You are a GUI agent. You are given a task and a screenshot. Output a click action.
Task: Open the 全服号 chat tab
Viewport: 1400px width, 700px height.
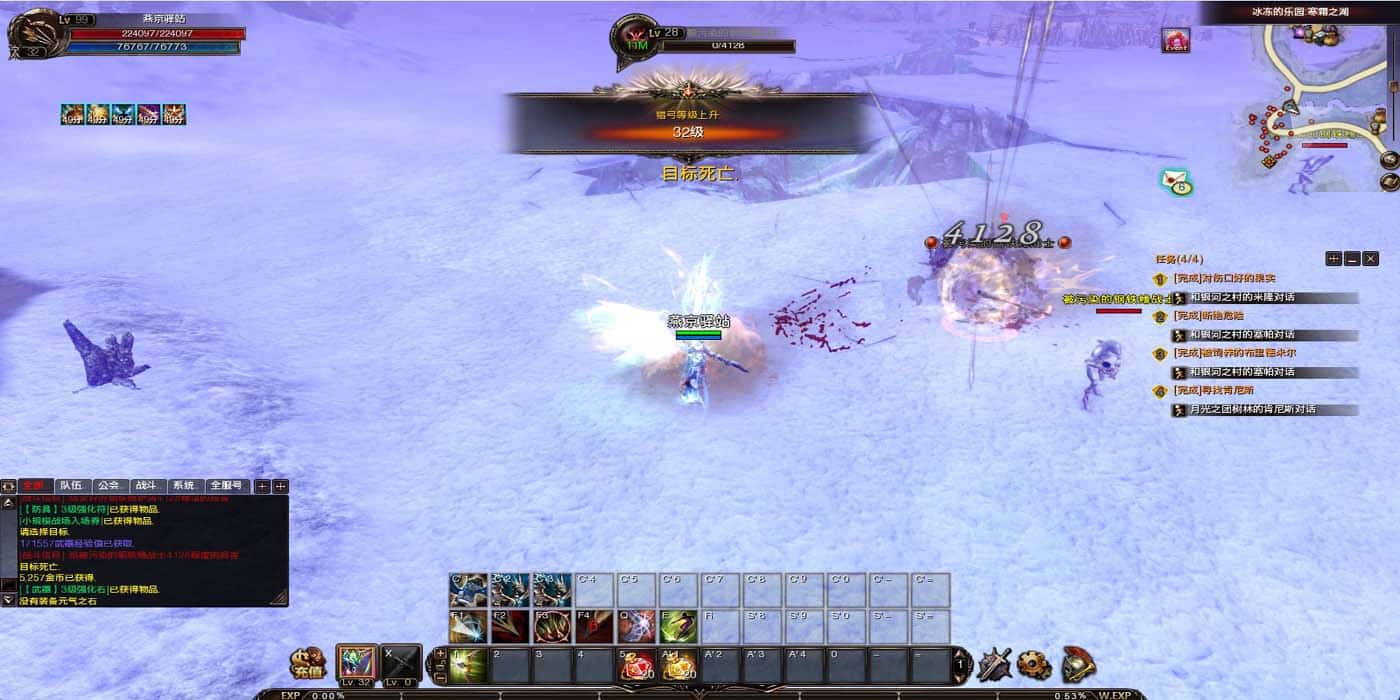coord(228,486)
